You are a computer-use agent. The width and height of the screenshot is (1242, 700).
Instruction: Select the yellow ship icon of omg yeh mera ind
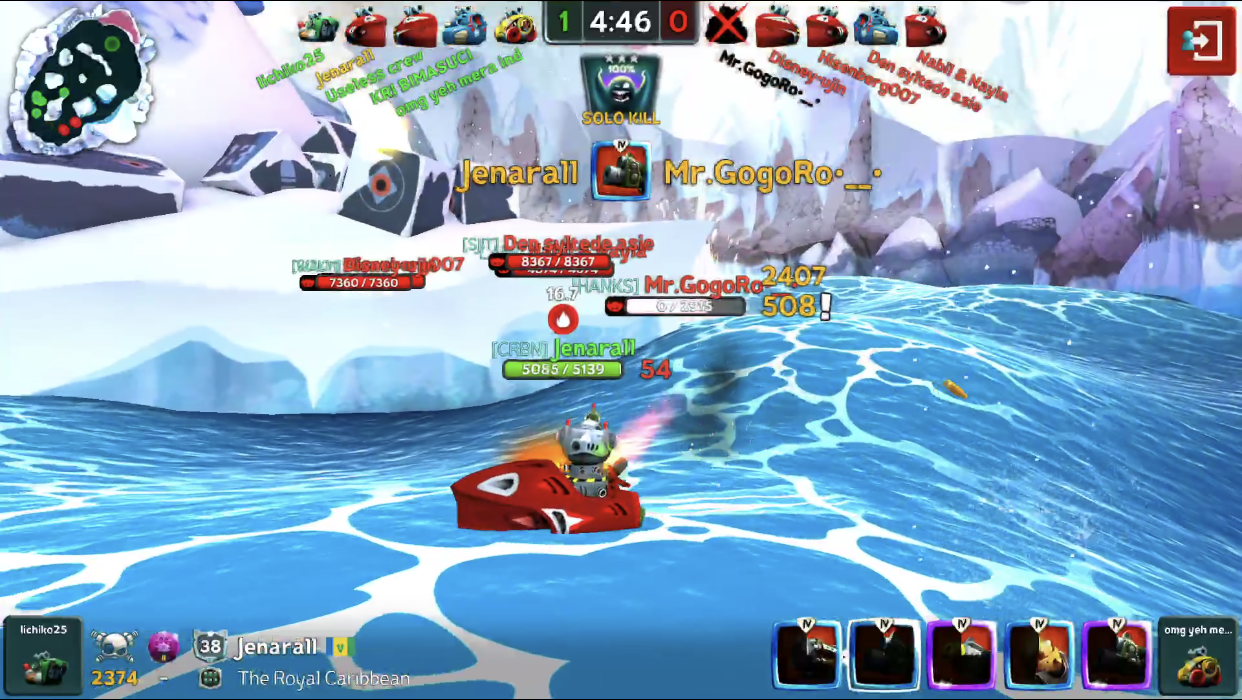(516, 27)
